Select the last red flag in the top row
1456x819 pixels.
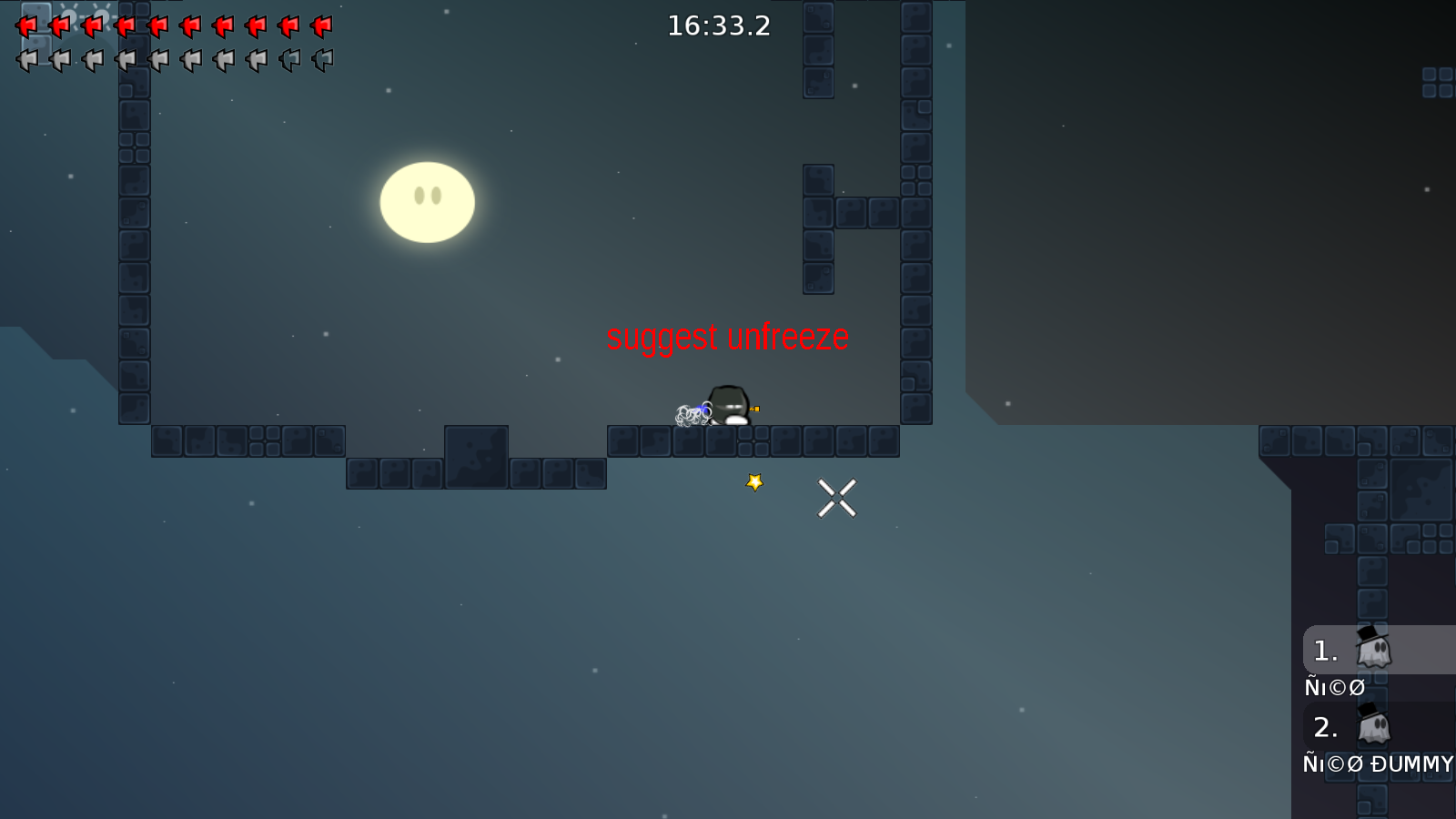(320, 26)
